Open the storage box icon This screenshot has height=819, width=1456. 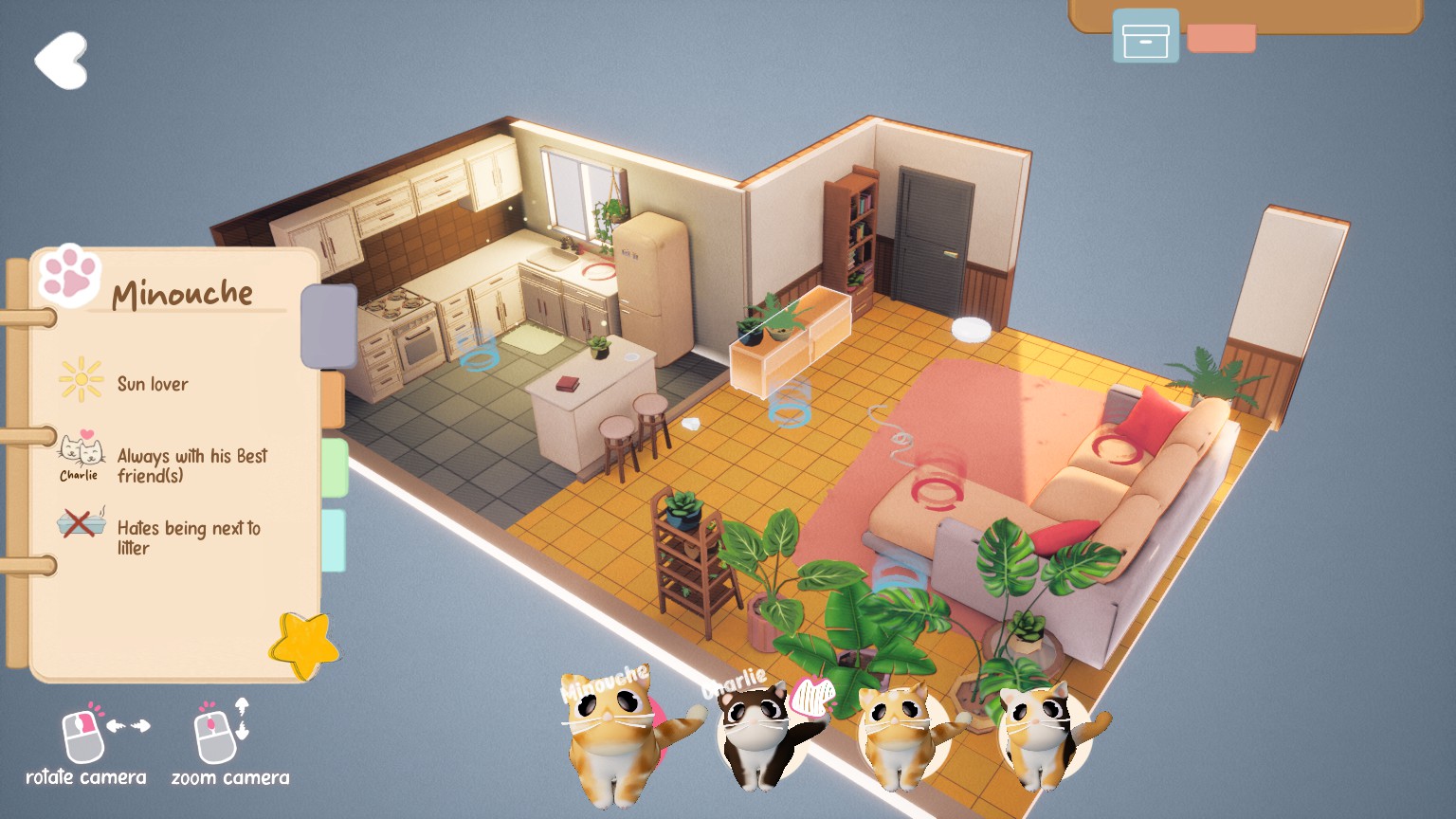(x=1145, y=37)
